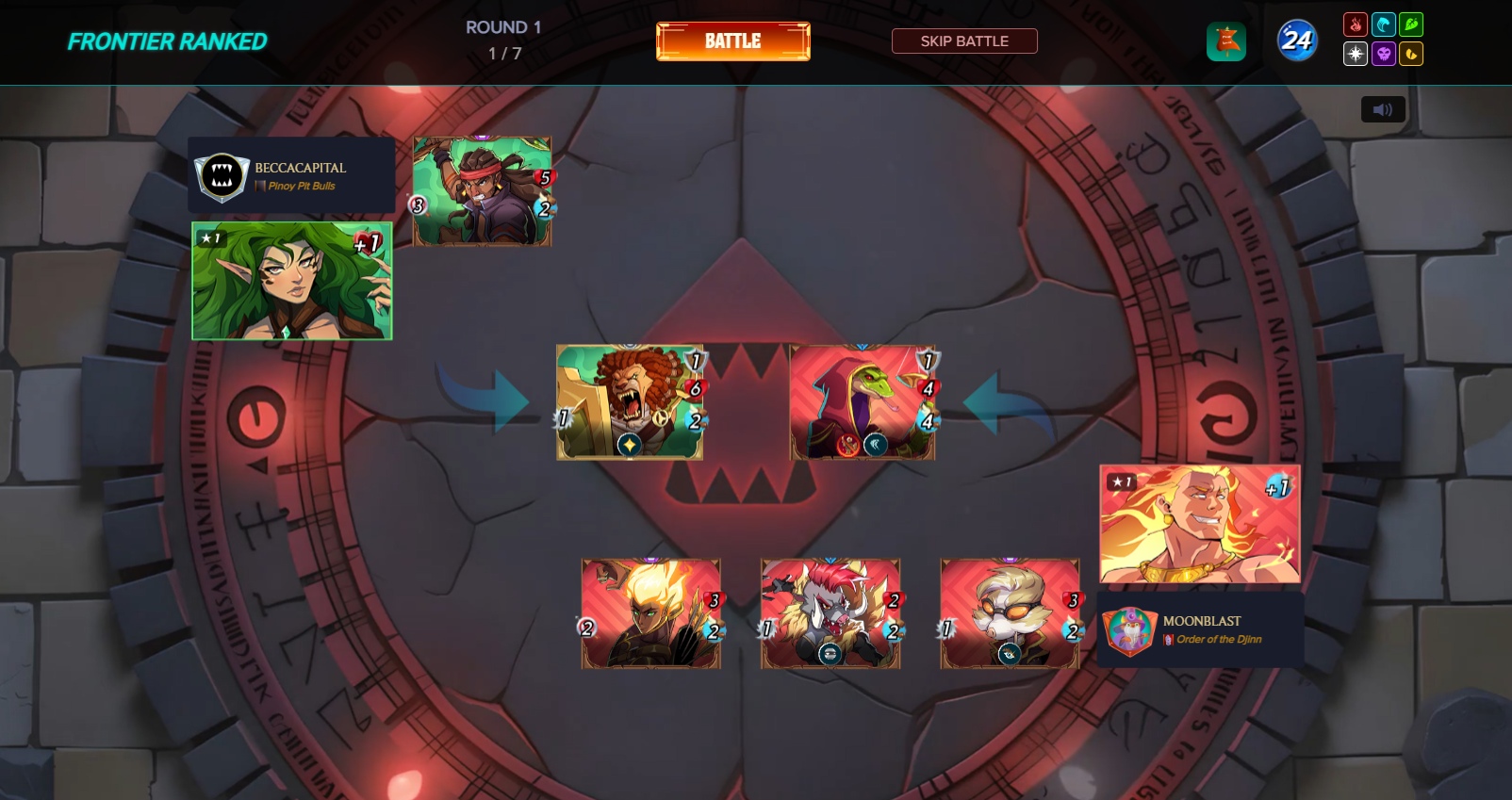Open MOONBLAST's player profile panel
This screenshot has height=800, width=1512.
[x=1200, y=629]
